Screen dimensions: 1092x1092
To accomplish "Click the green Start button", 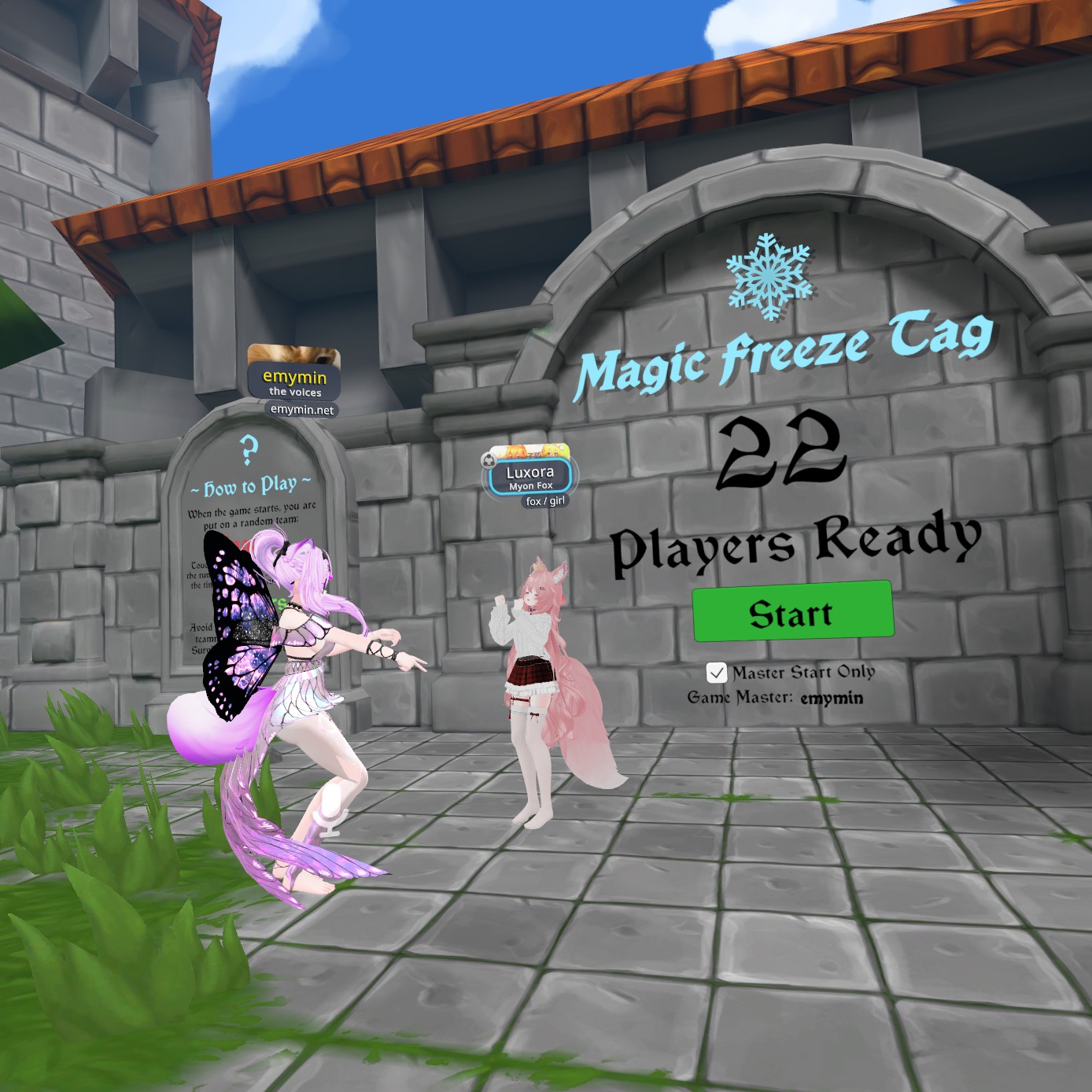I will click(x=792, y=612).
